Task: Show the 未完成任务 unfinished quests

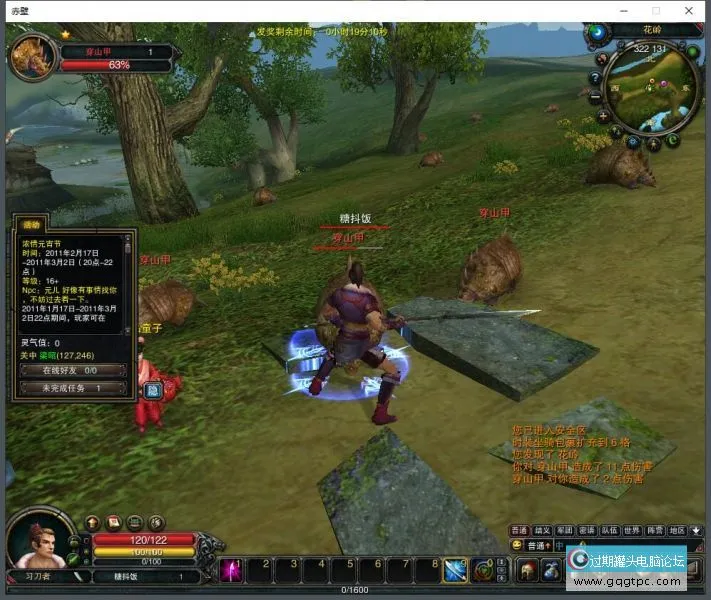Action: [69, 388]
